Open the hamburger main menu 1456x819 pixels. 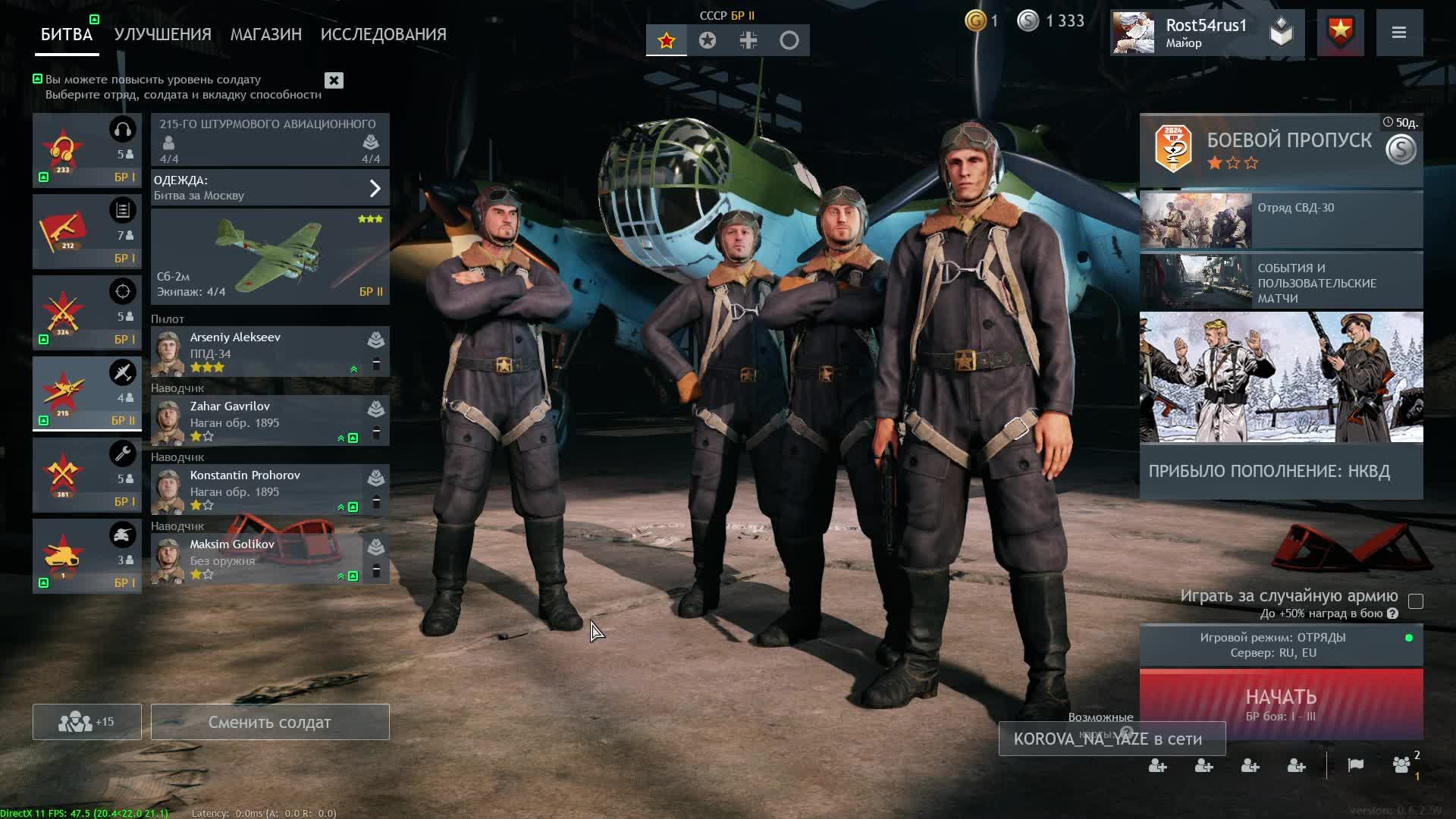(1399, 33)
